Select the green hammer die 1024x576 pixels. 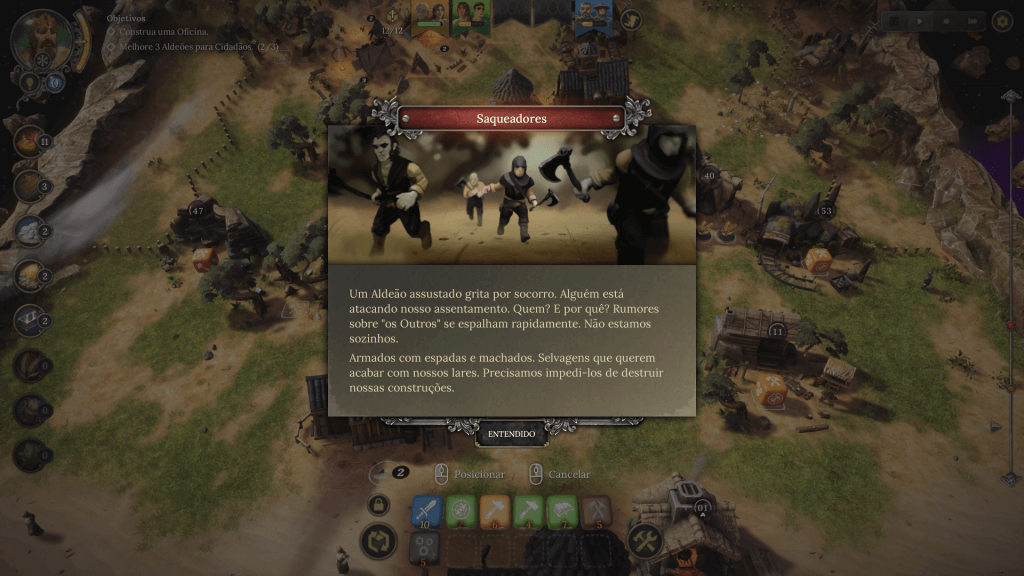[x=529, y=511]
